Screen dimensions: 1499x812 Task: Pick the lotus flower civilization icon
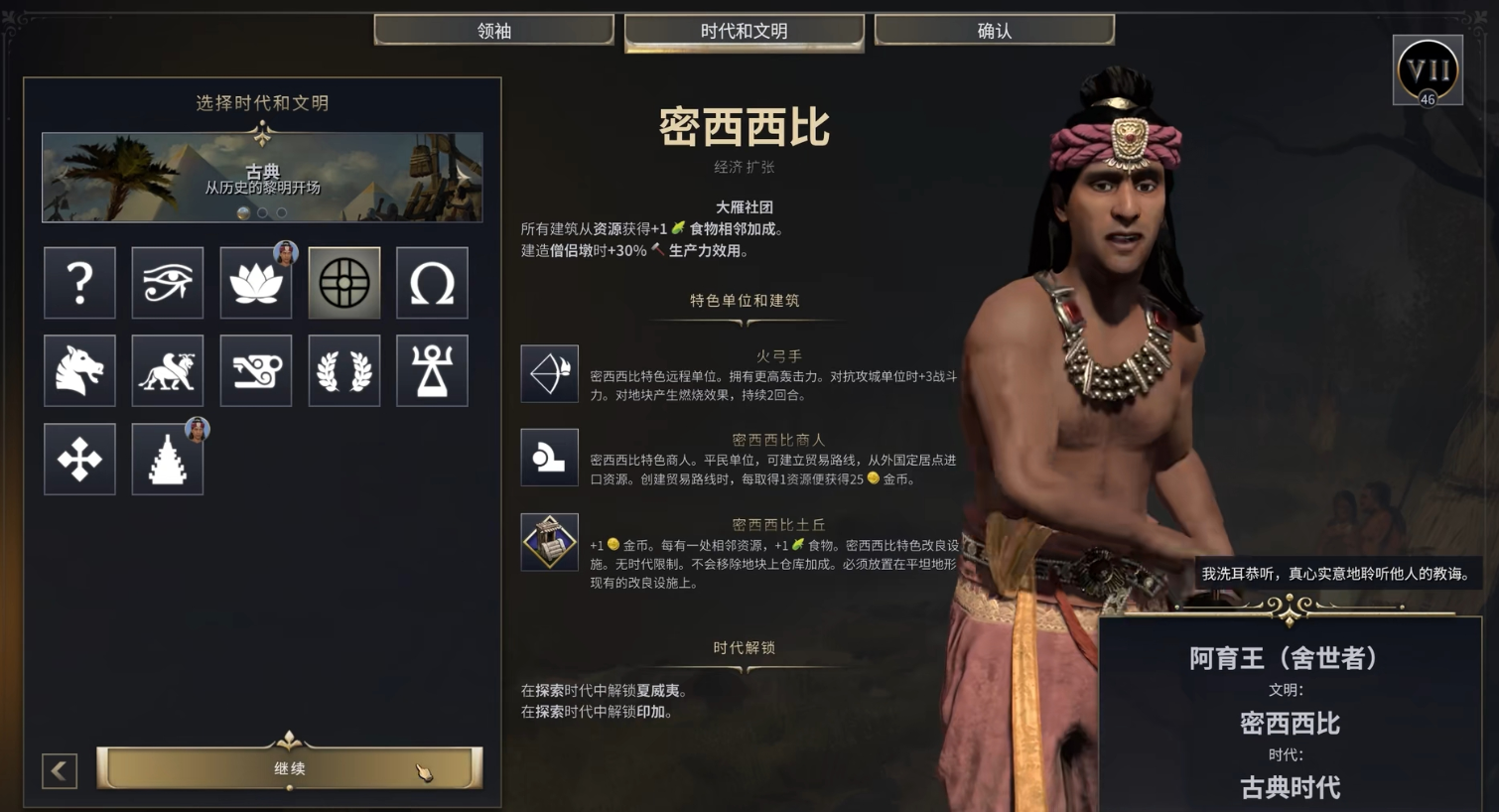(x=255, y=283)
